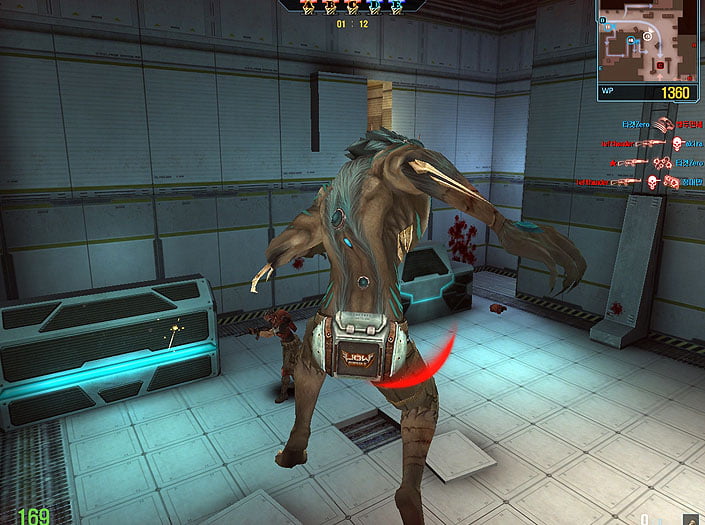Select capture point D indicator
The width and height of the screenshot is (705, 525).
[375, 6]
